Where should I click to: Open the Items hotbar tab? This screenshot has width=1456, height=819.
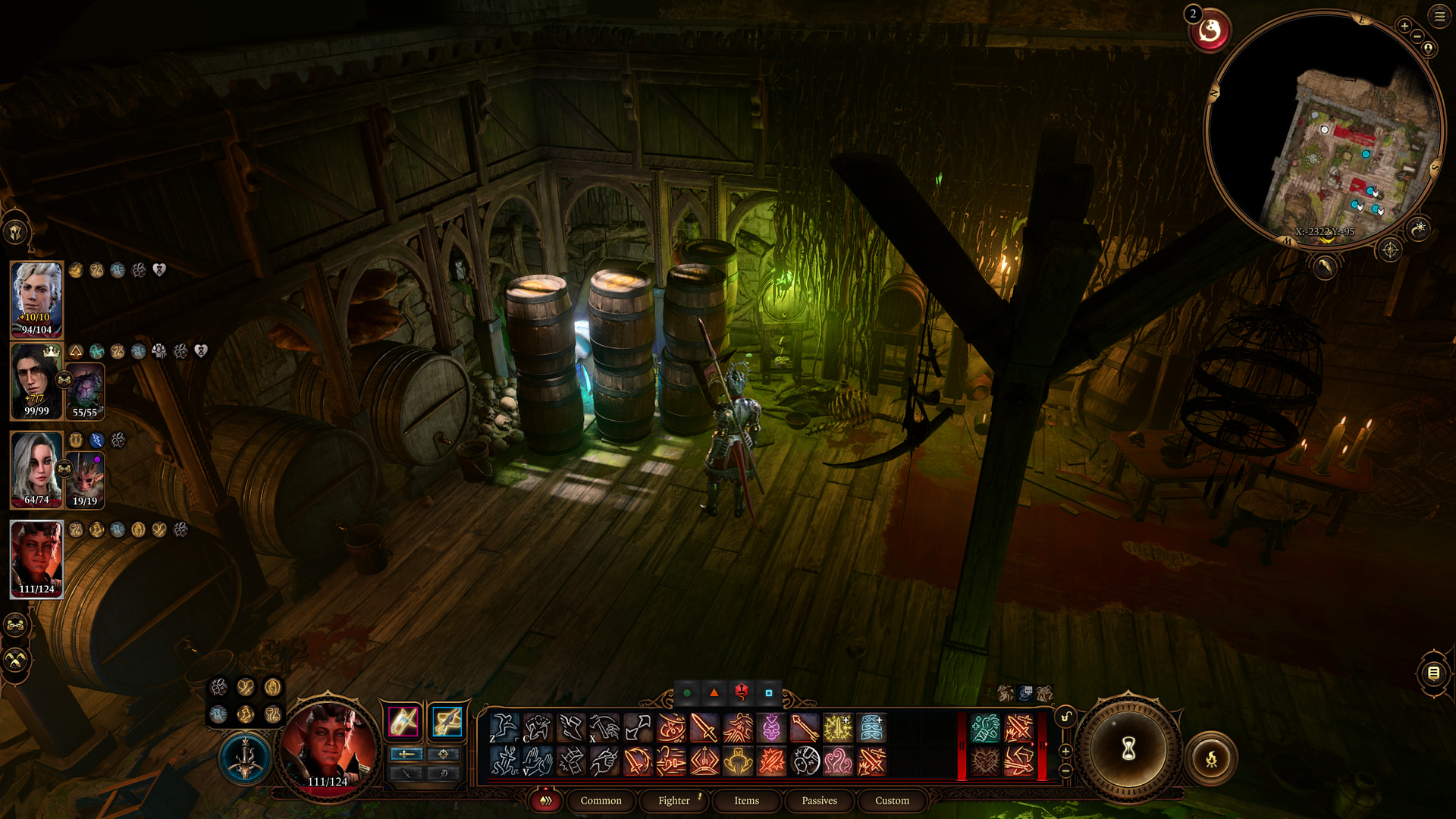(x=746, y=801)
